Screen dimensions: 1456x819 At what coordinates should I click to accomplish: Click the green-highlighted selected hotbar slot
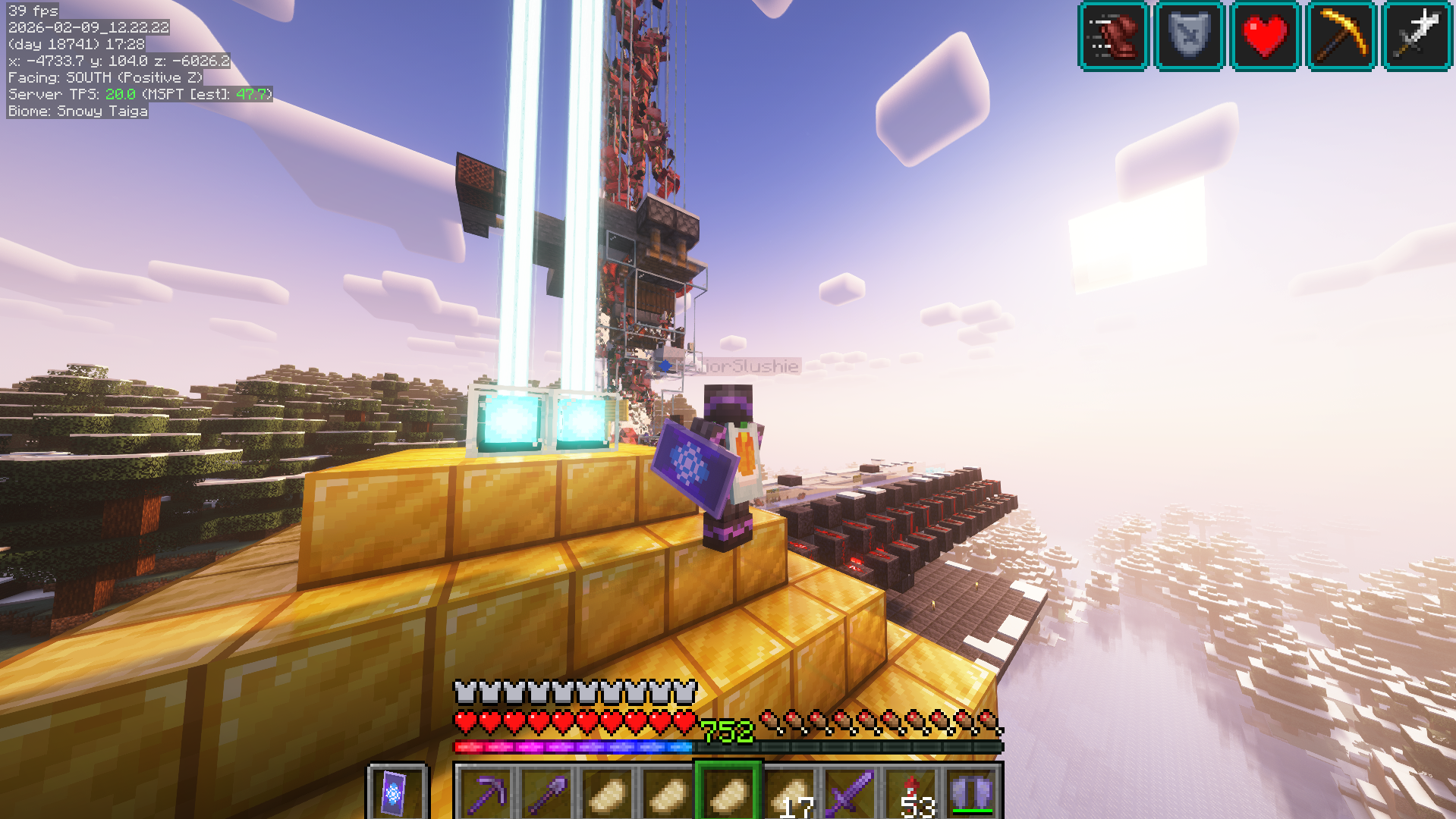(x=728, y=793)
